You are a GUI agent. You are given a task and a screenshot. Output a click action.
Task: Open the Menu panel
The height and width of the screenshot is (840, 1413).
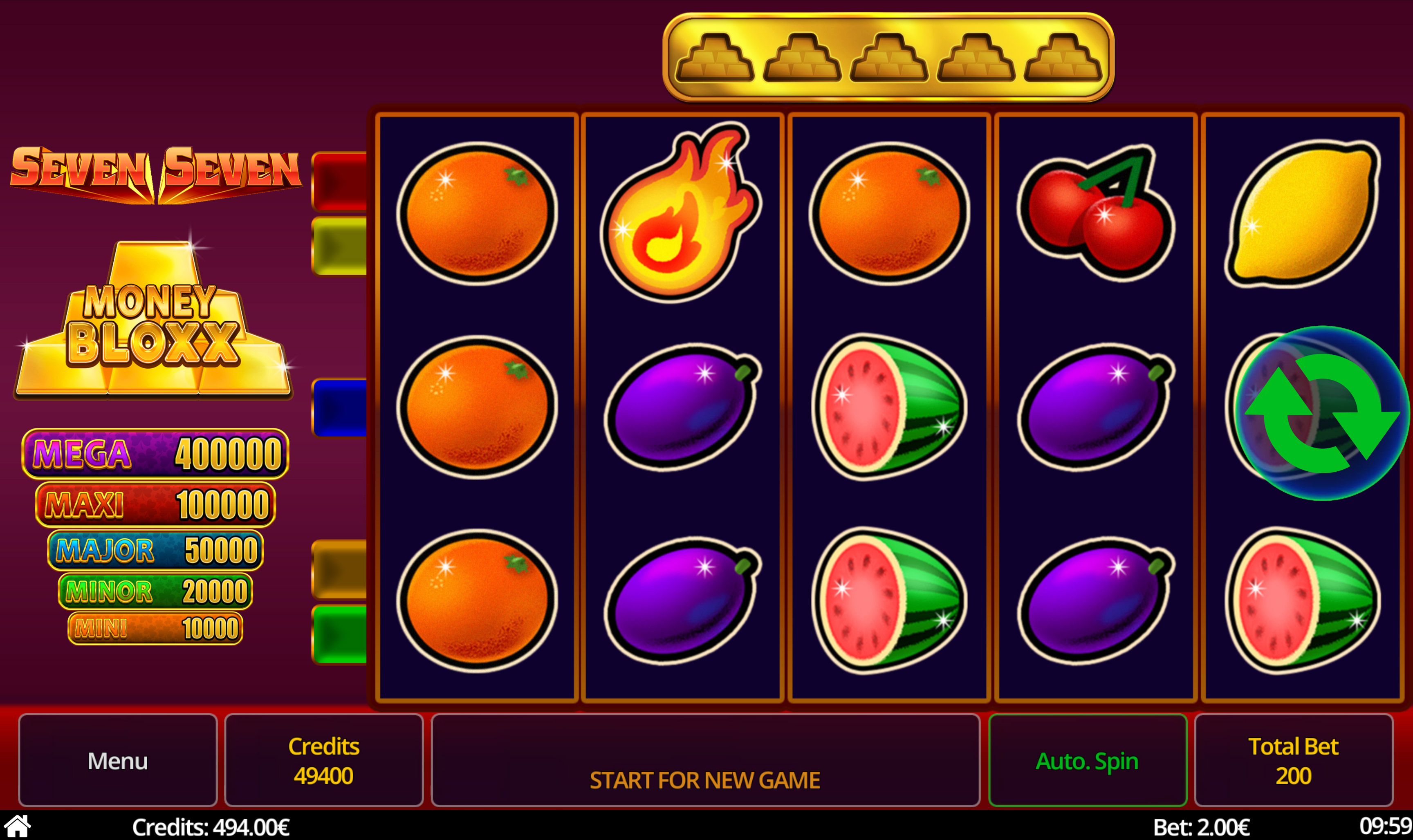click(x=118, y=760)
